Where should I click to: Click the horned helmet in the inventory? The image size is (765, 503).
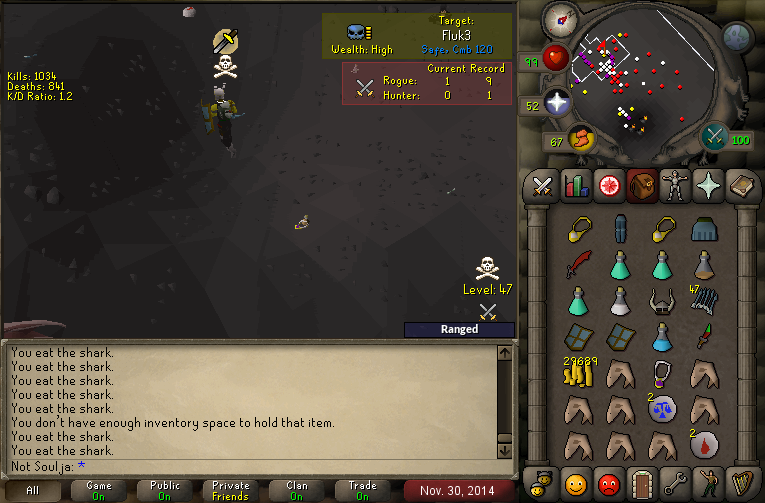660,300
